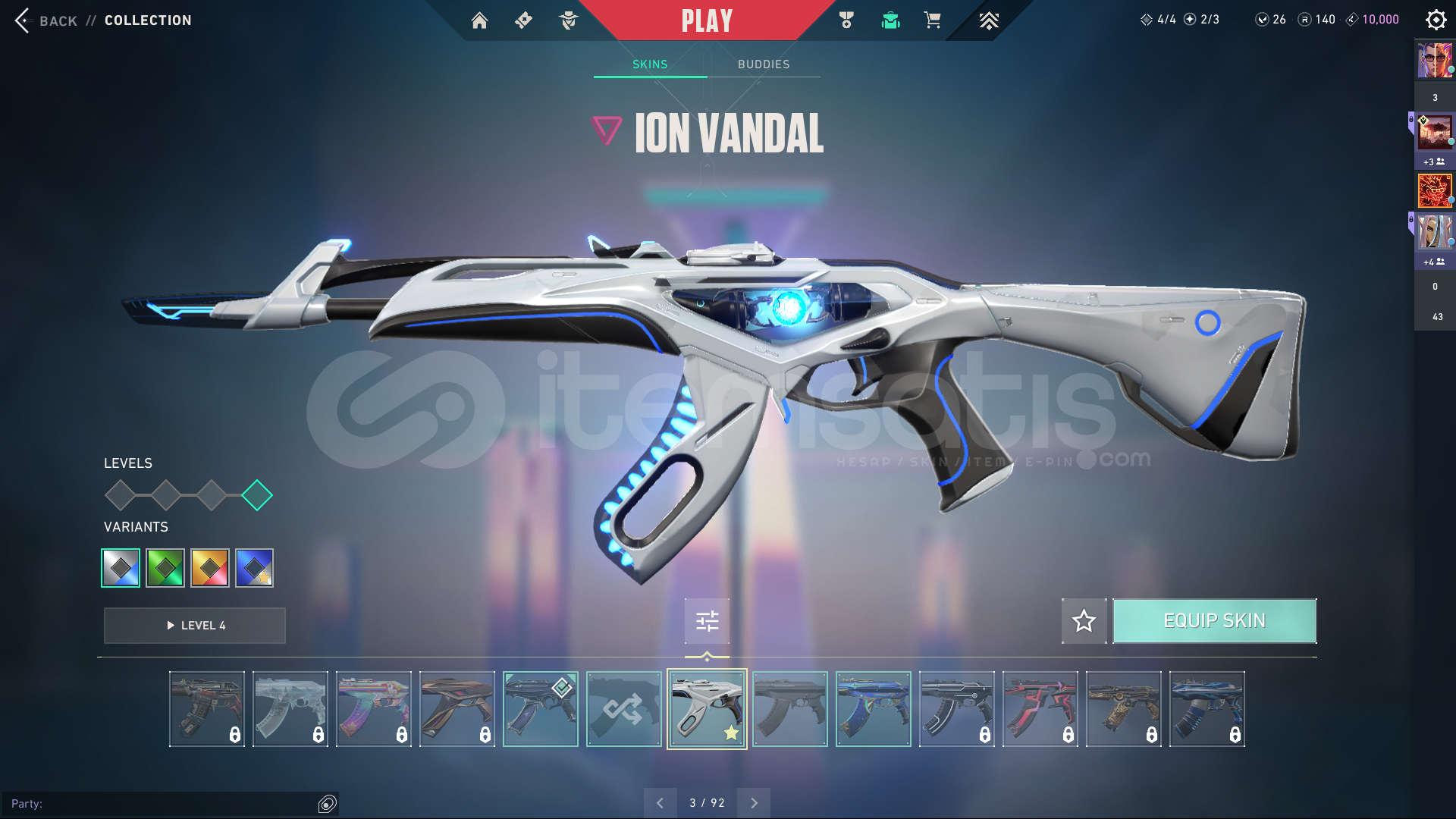Switch to the Skins tab
The width and height of the screenshot is (1456, 819).
[650, 64]
